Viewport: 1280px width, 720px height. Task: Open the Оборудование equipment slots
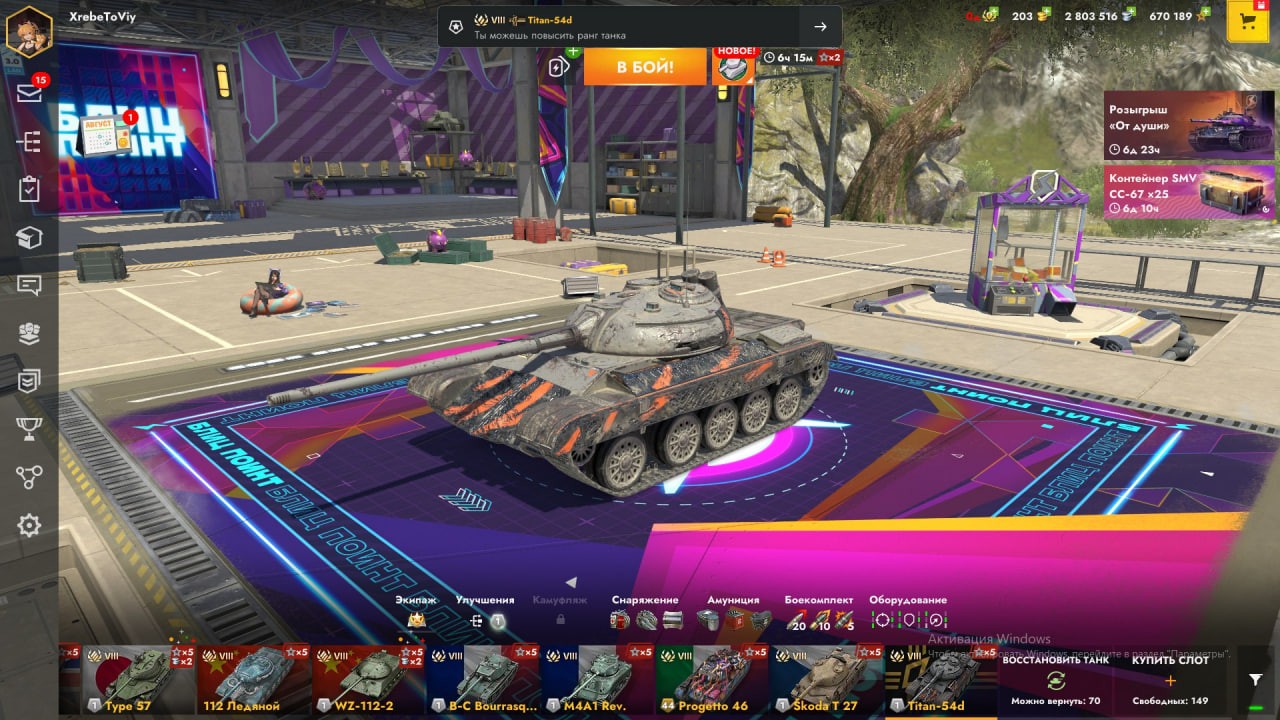[908, 612]
